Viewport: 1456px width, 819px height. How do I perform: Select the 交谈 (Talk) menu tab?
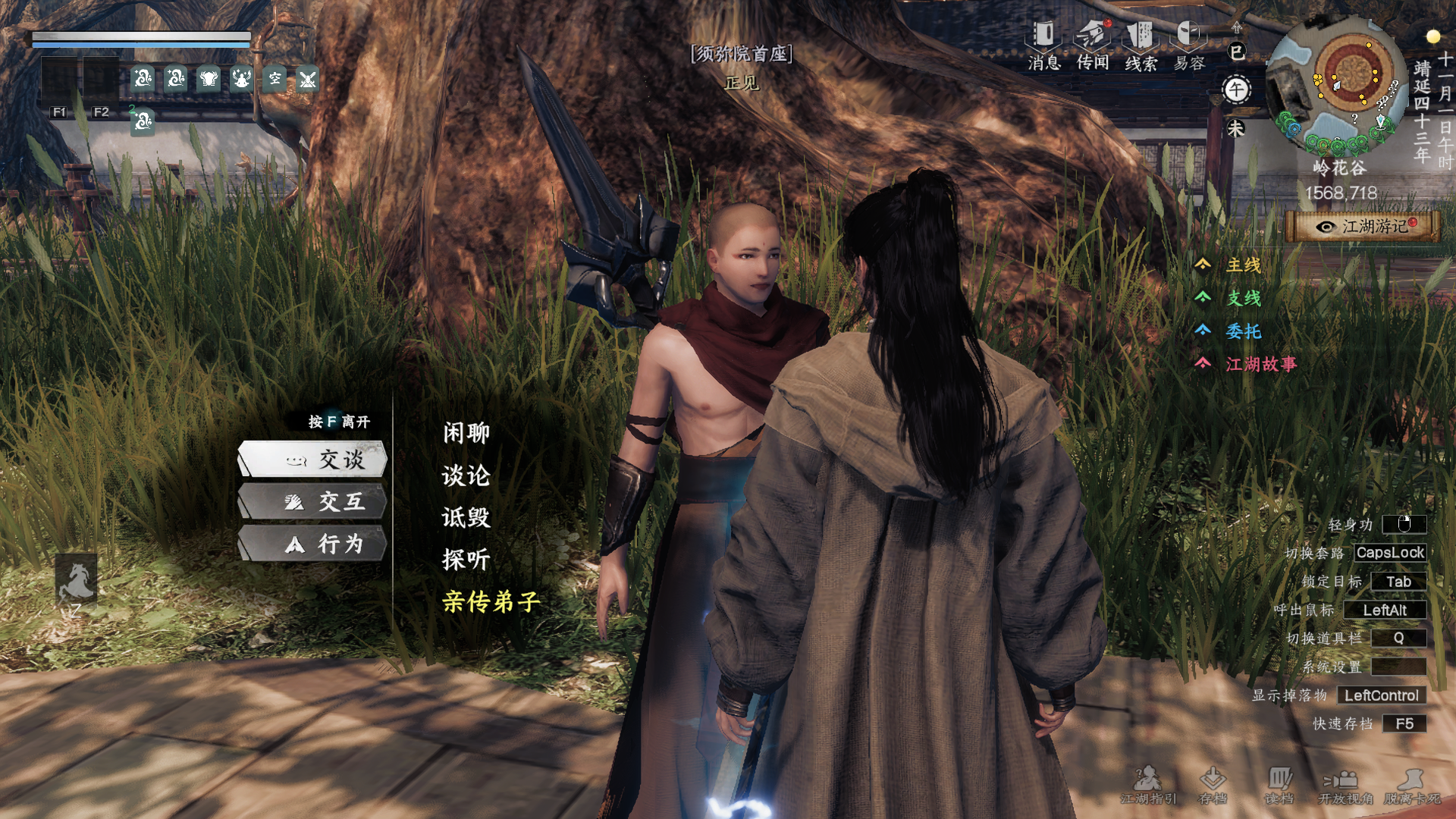point(313,460)
